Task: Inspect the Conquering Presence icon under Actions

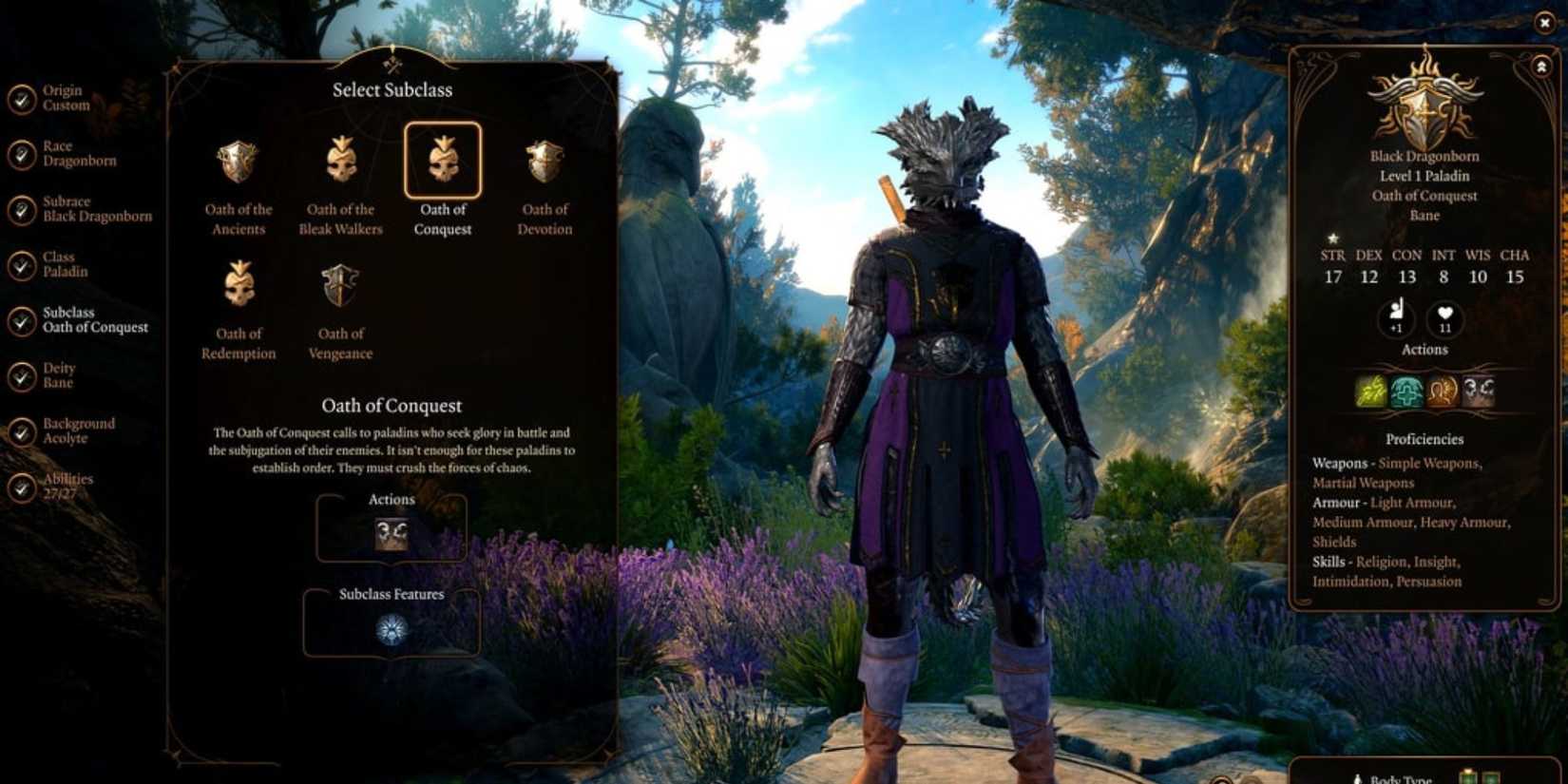Action: click(393, 531)
